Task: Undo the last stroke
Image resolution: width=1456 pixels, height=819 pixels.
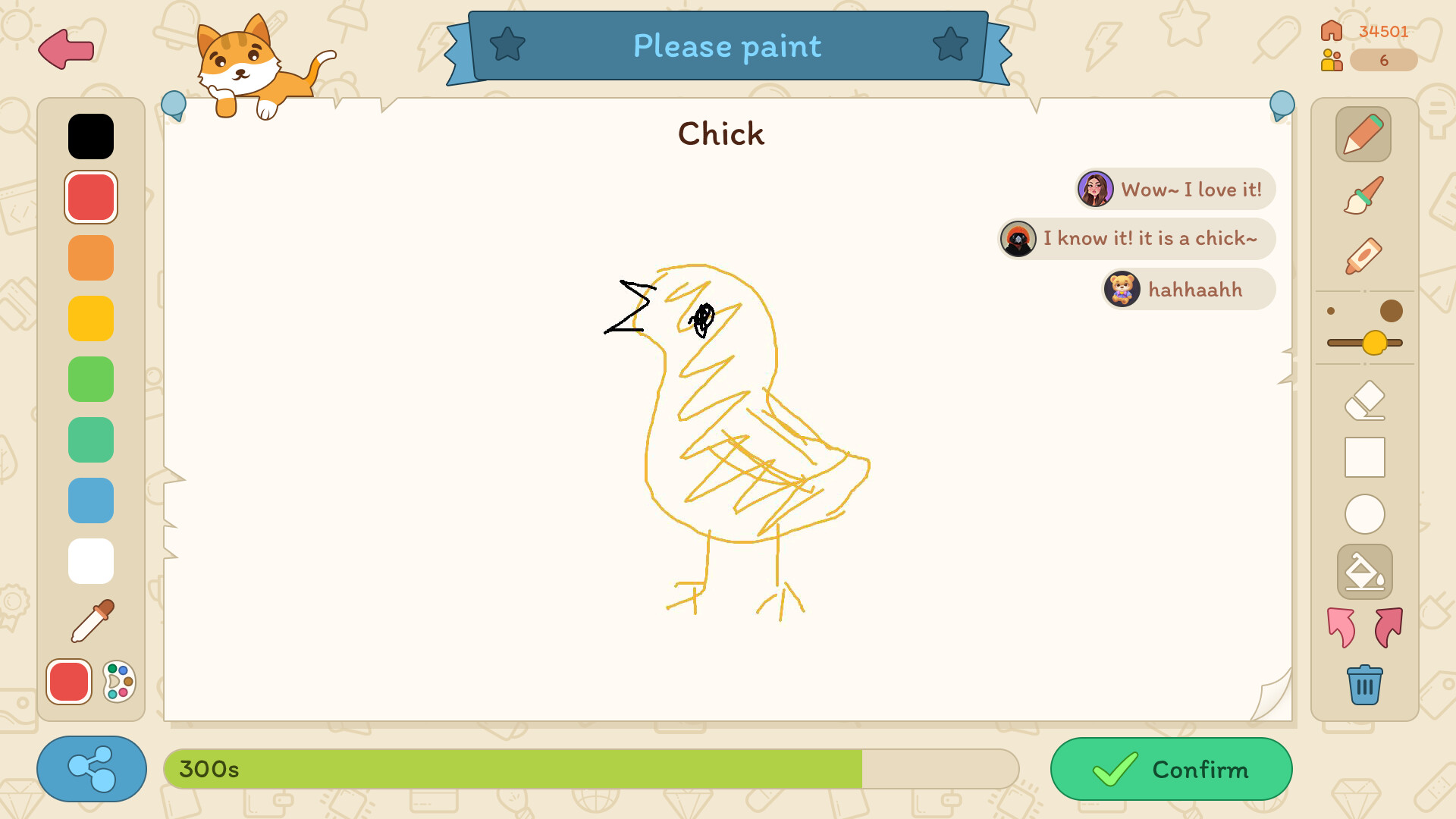Action: (x=1342, y=628)
